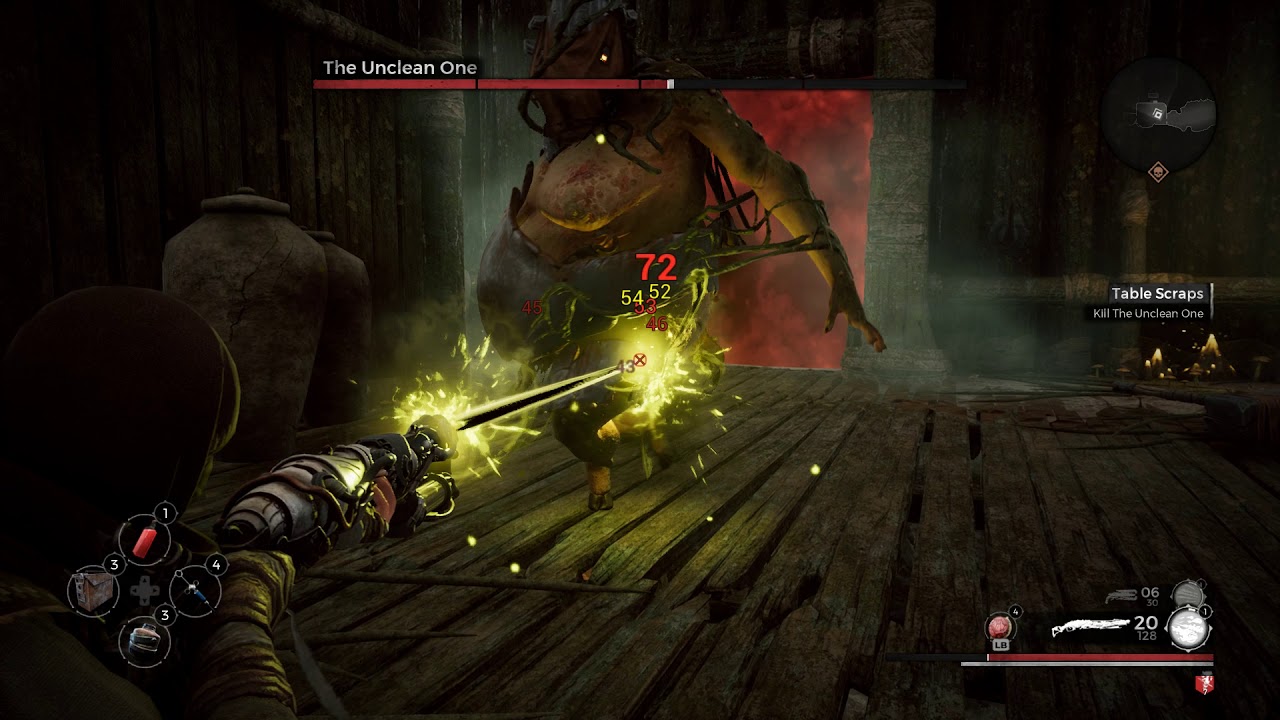
Task: Activate the small grey weapon mod orb
Action: 1186,594
